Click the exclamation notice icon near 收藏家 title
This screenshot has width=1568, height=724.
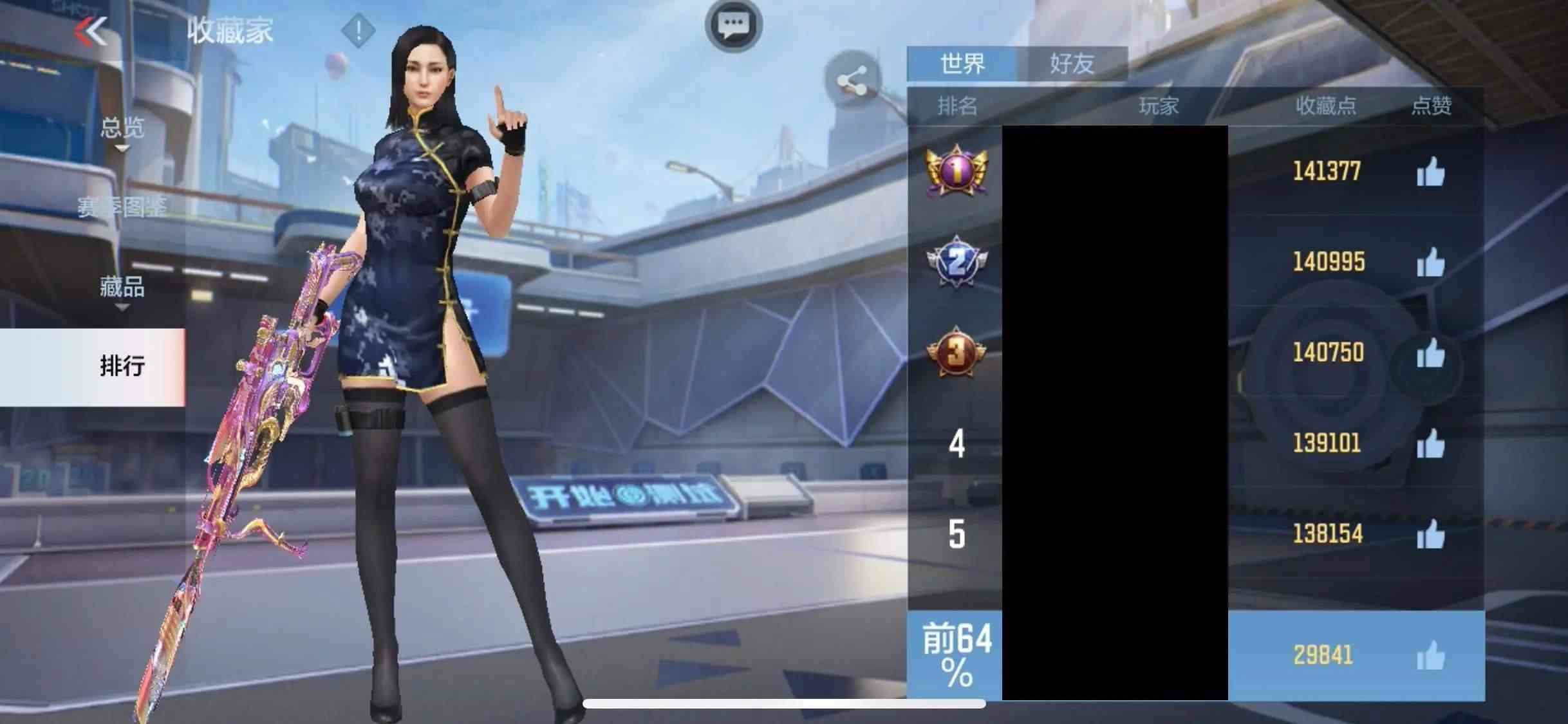click(358, 31)
